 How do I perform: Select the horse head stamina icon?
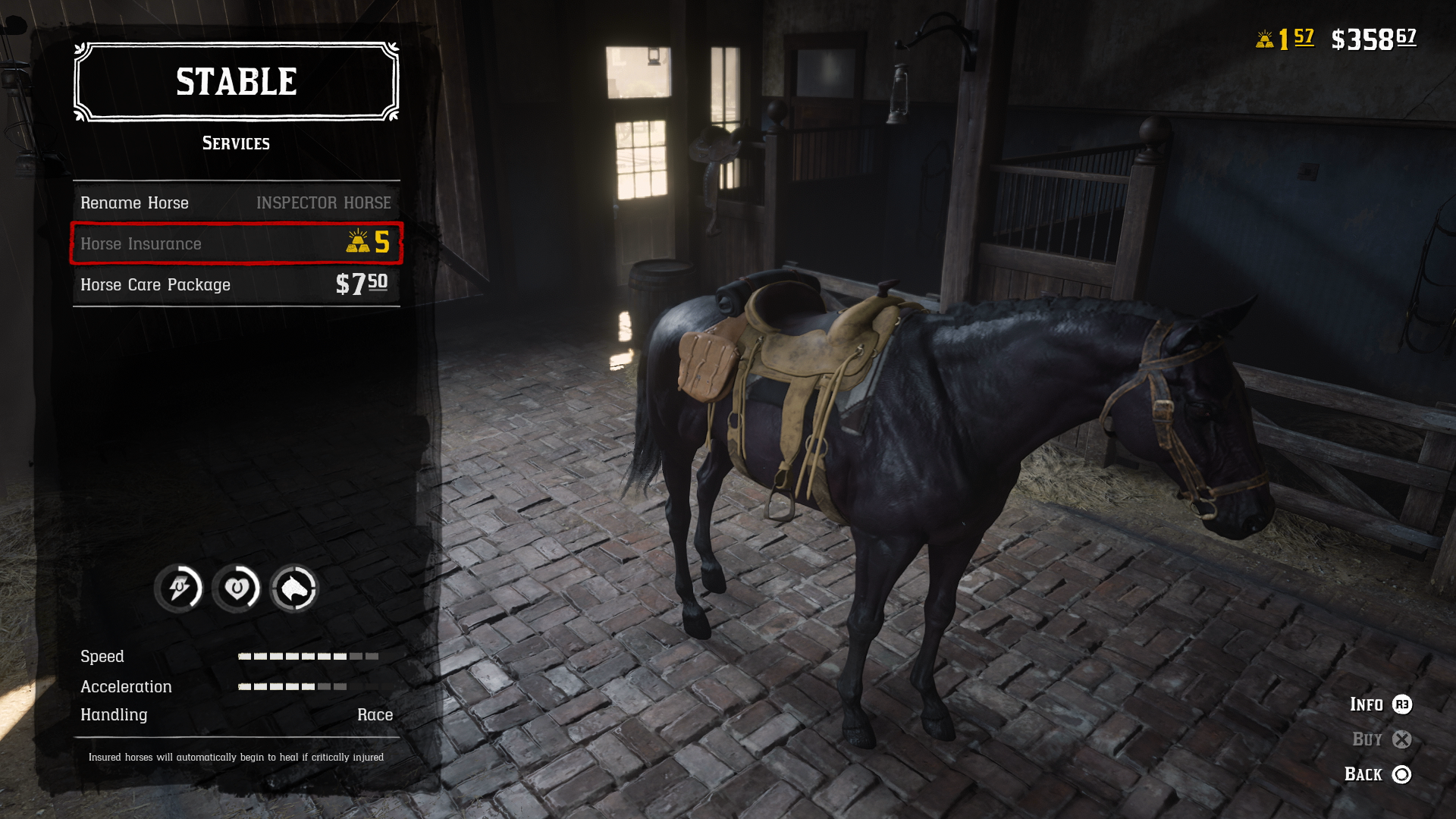coord(293,588)
